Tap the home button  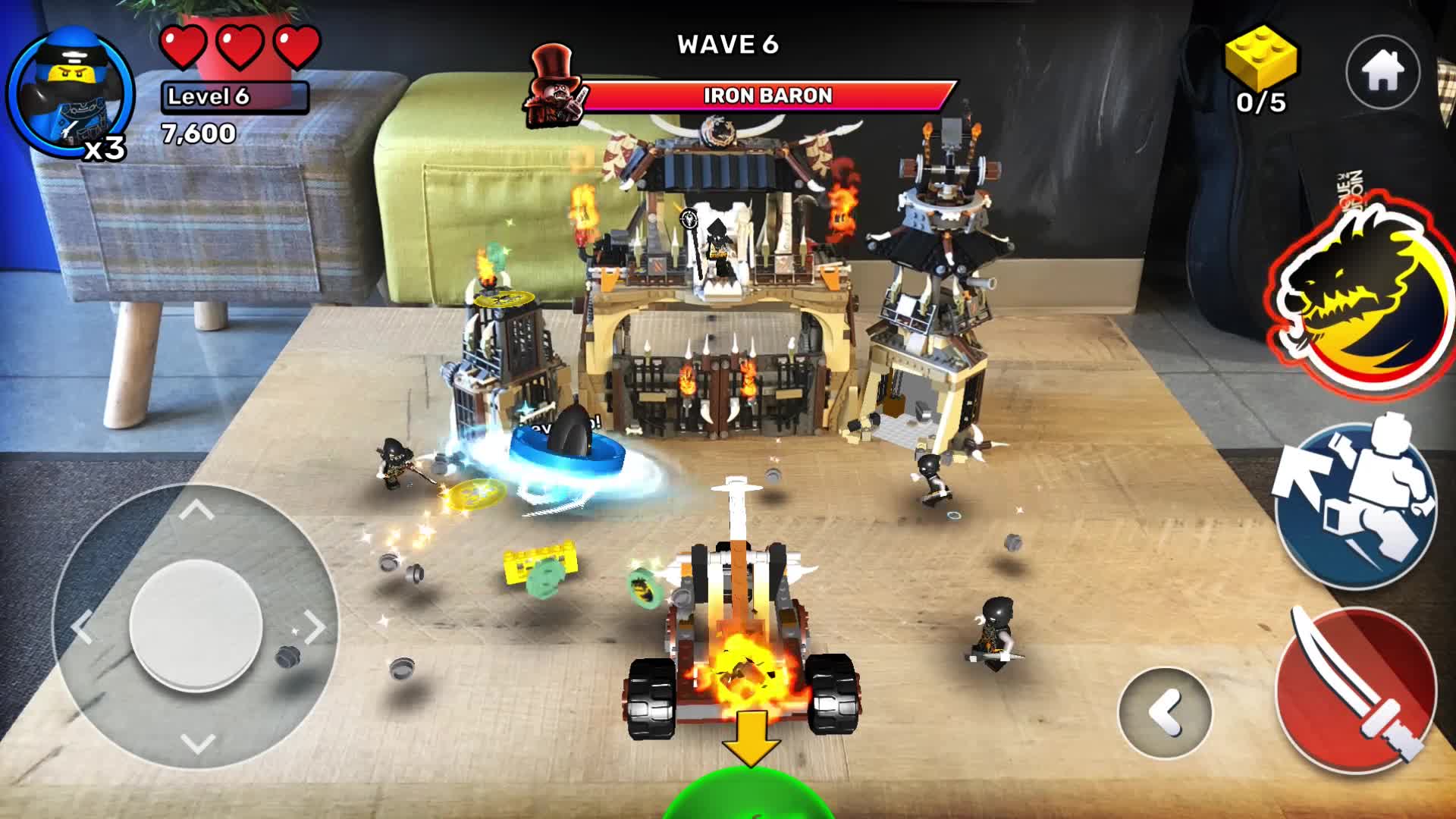tap(1382, 72)
